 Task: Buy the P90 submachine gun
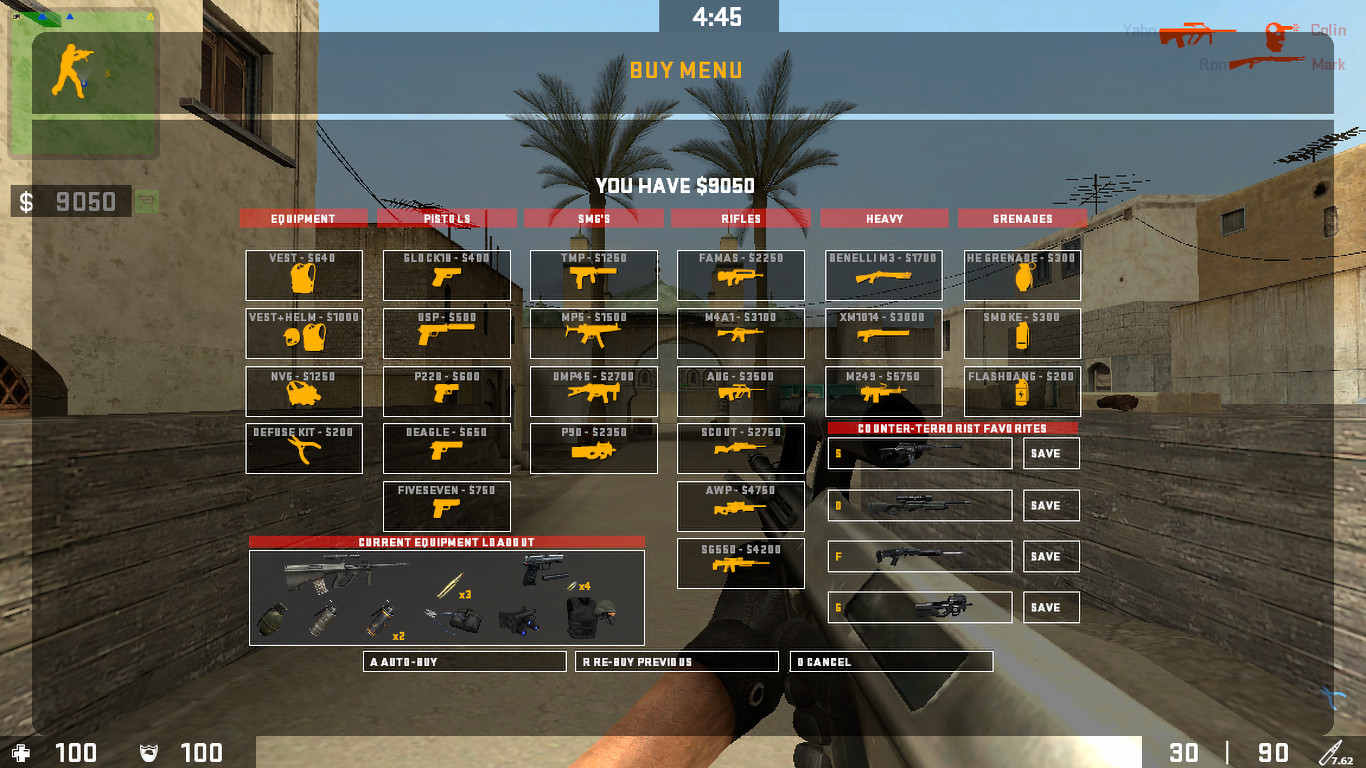pyautogui.click(x=593, y=448)
